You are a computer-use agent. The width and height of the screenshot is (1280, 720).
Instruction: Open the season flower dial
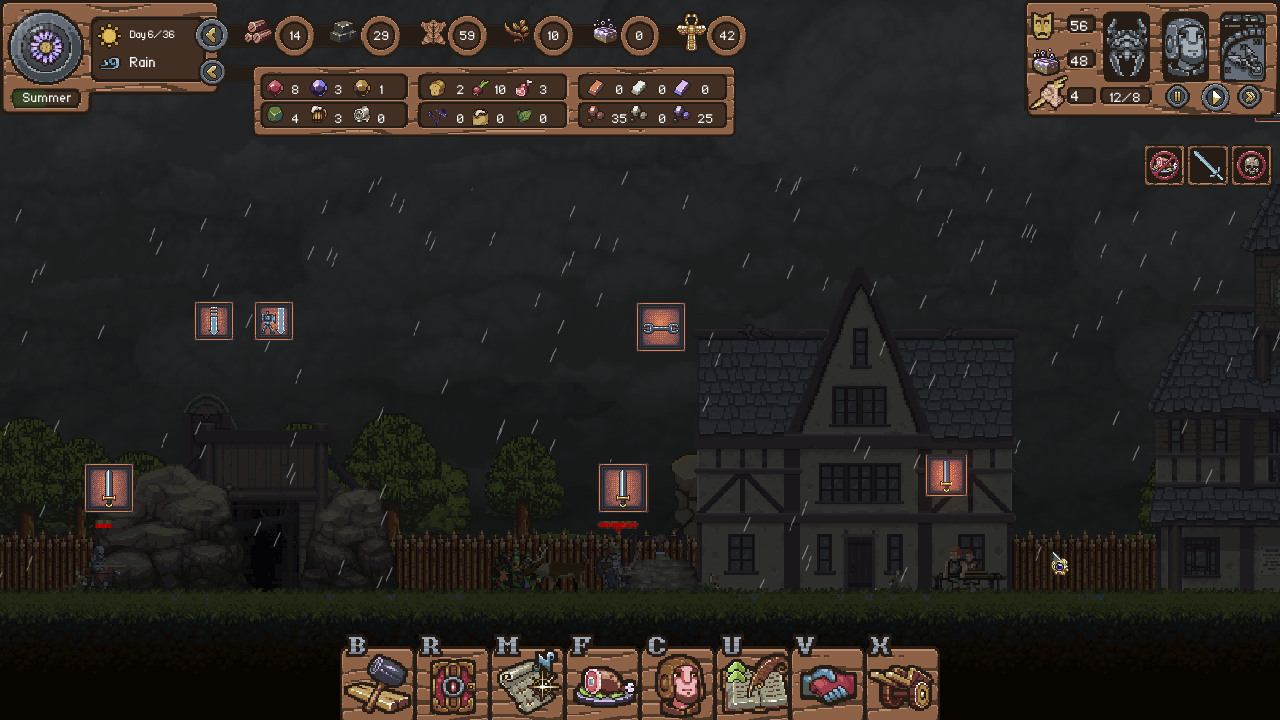(46, 47)
